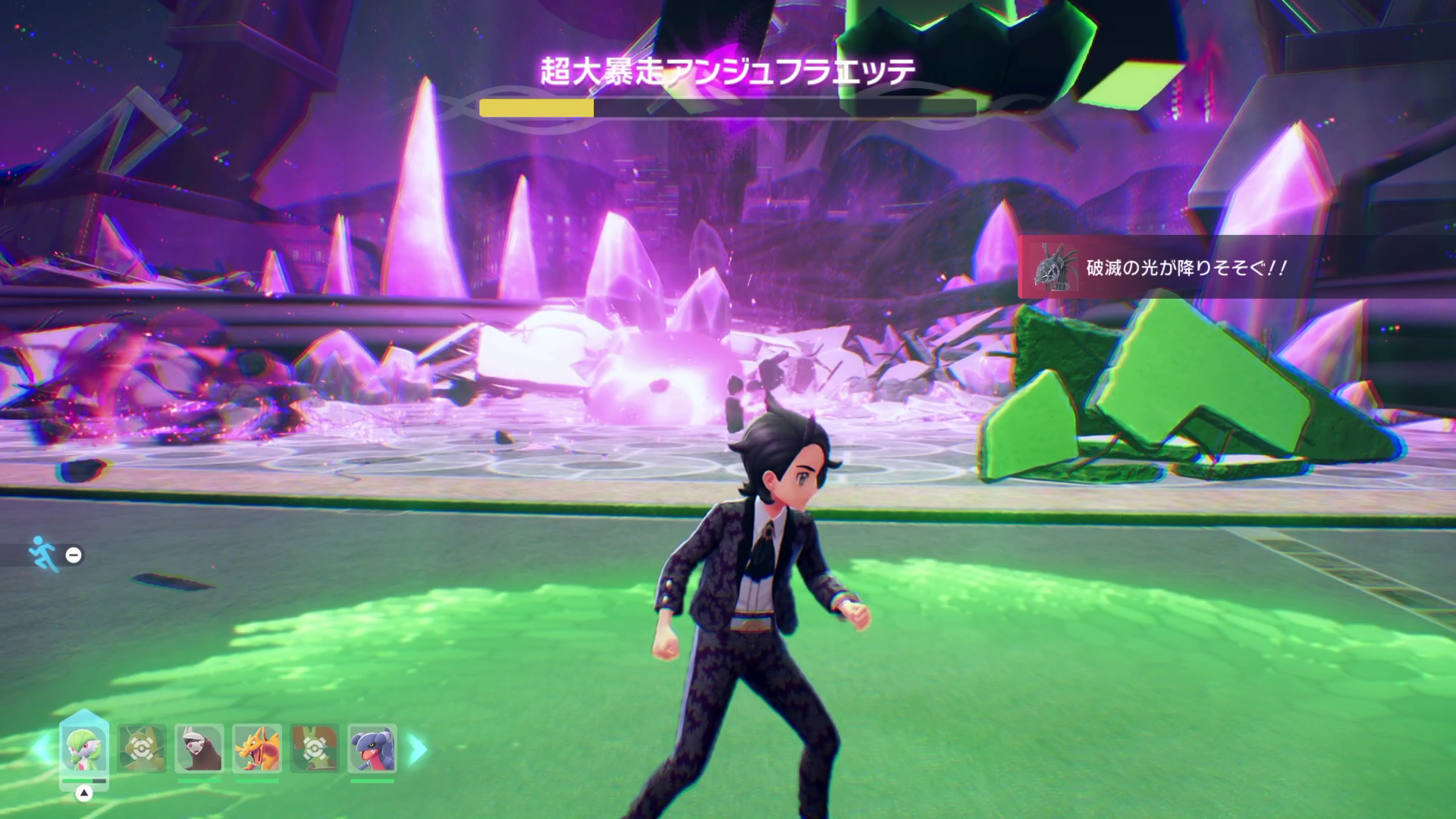Select the fainted green and brown Pokémon slot
Screen dimensions: 1456x819
pos(315,748)
